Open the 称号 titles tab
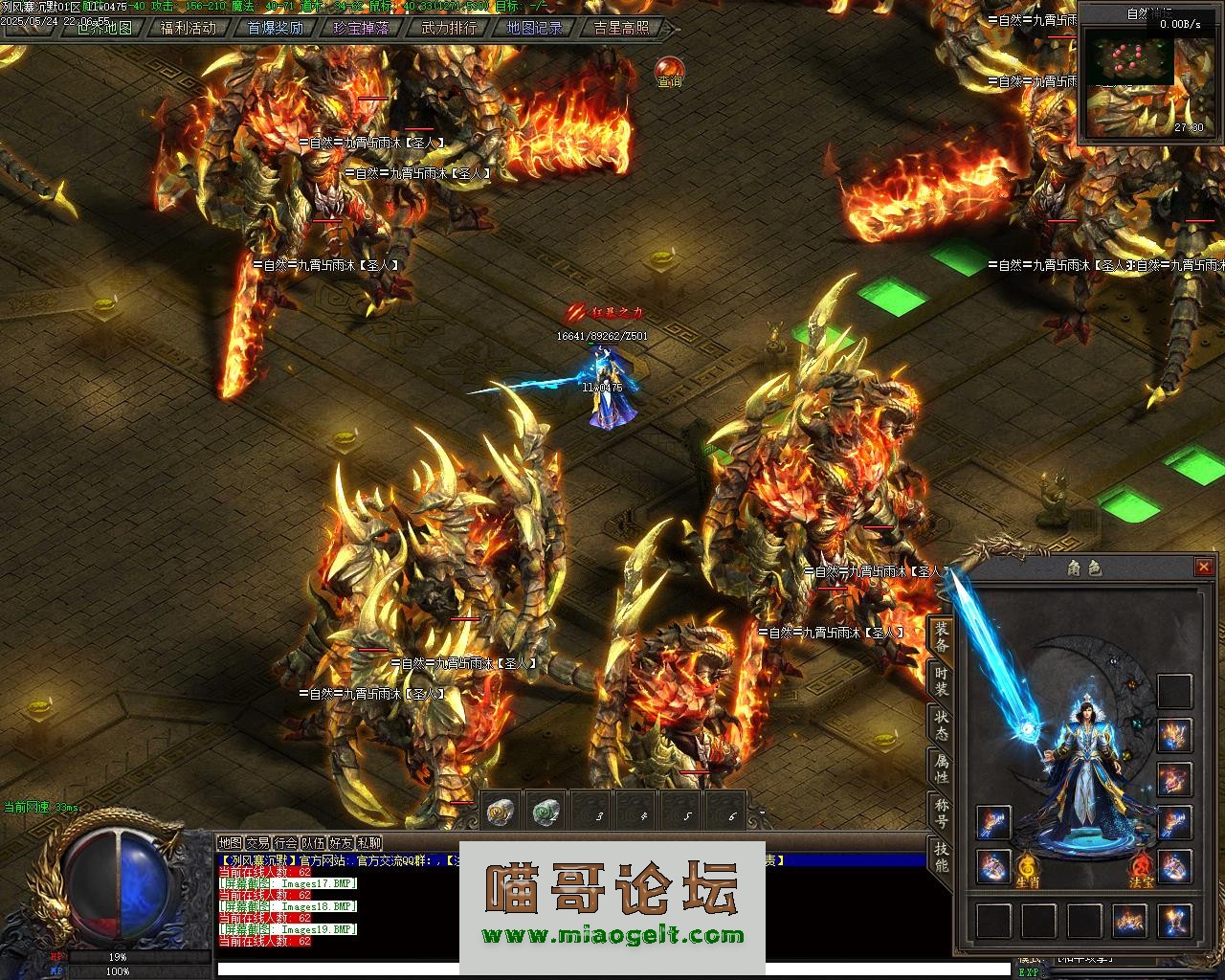1225x980 pixels. (x=942, y=813)
